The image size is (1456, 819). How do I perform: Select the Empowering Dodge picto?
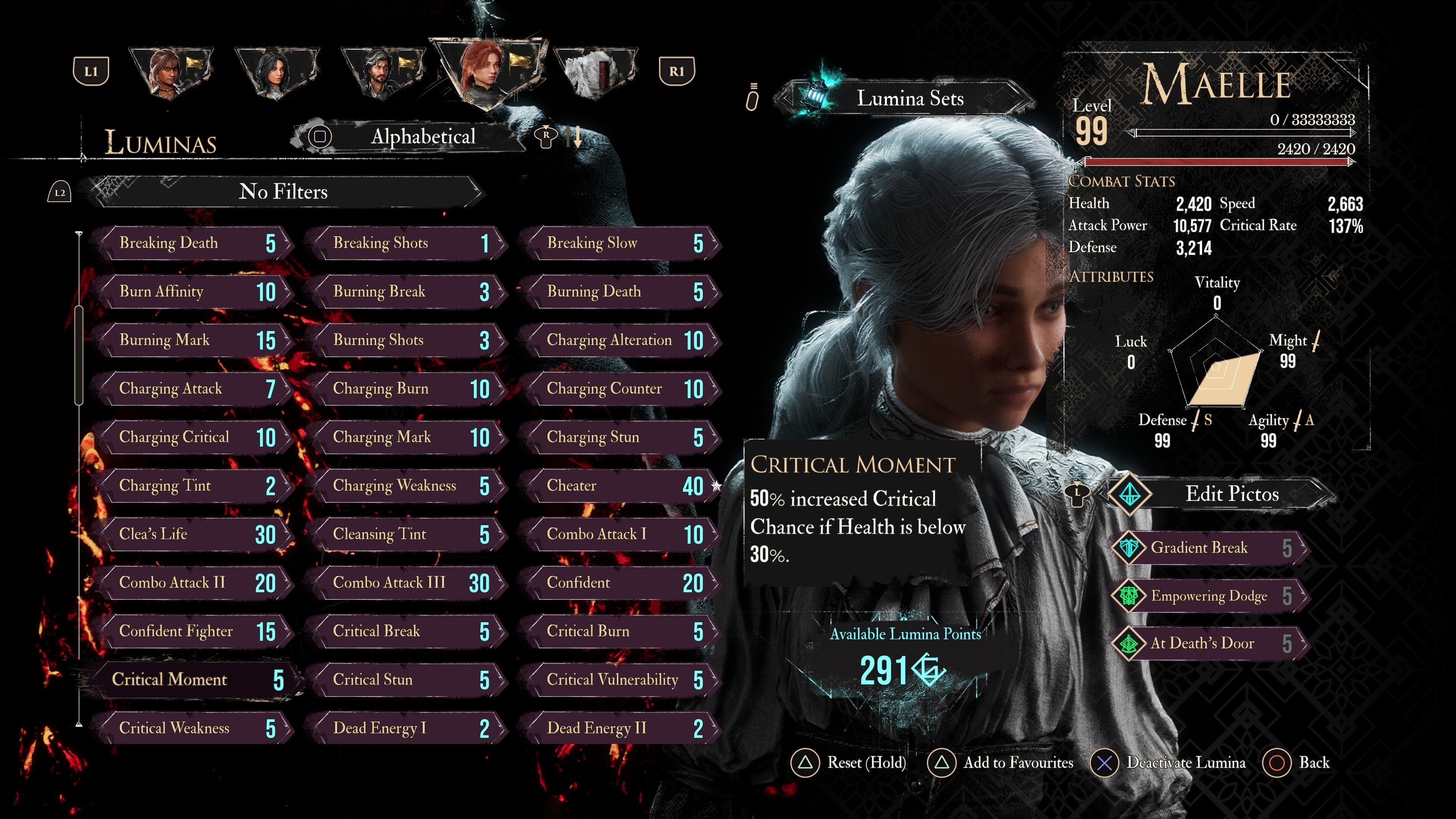coord(1210,596)
